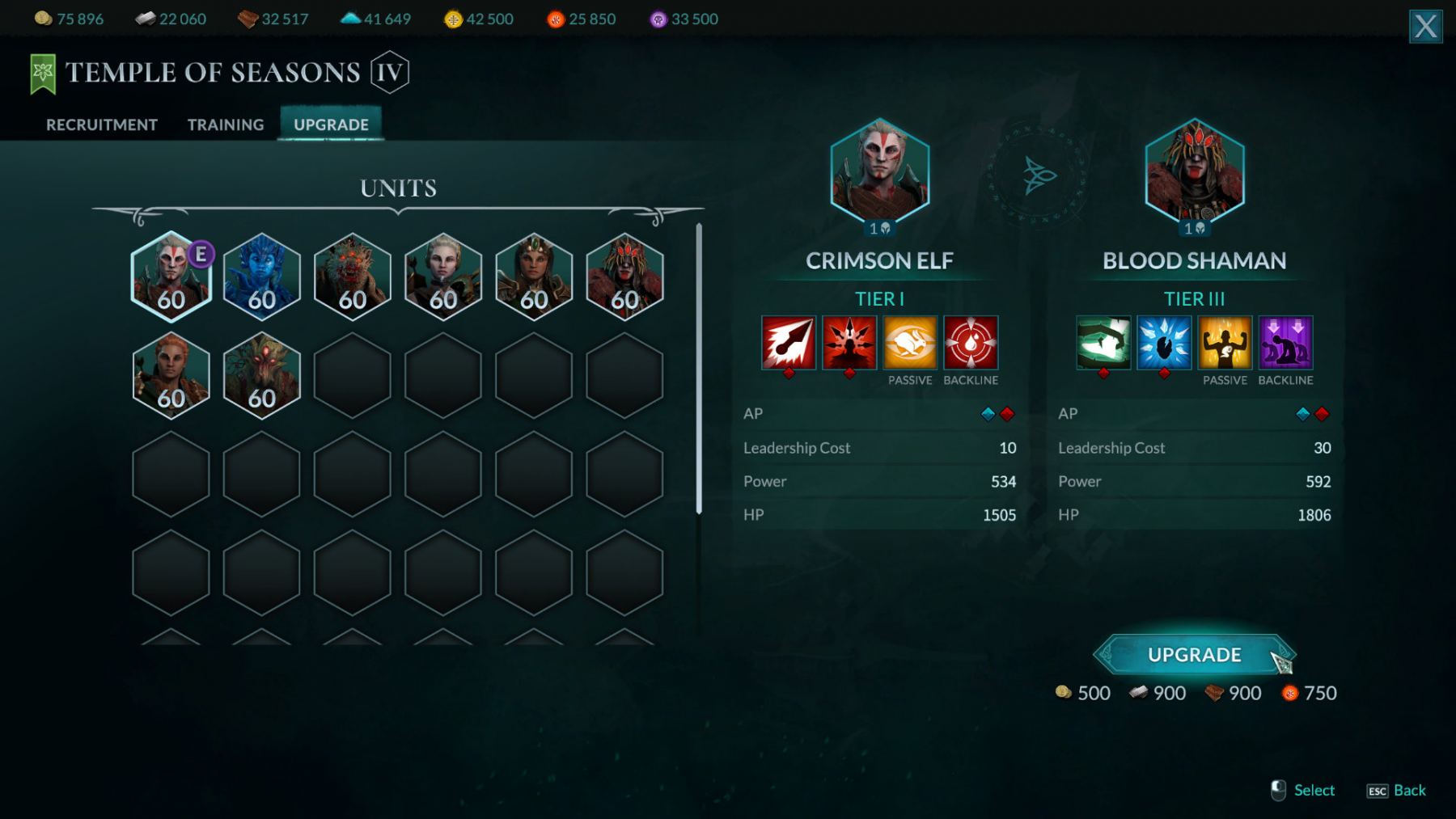Image resolution: width=1456 pixels, height=819 pixels.
Task: Click the Crimson Elf arrow attack ability
Action: (789, 343)
